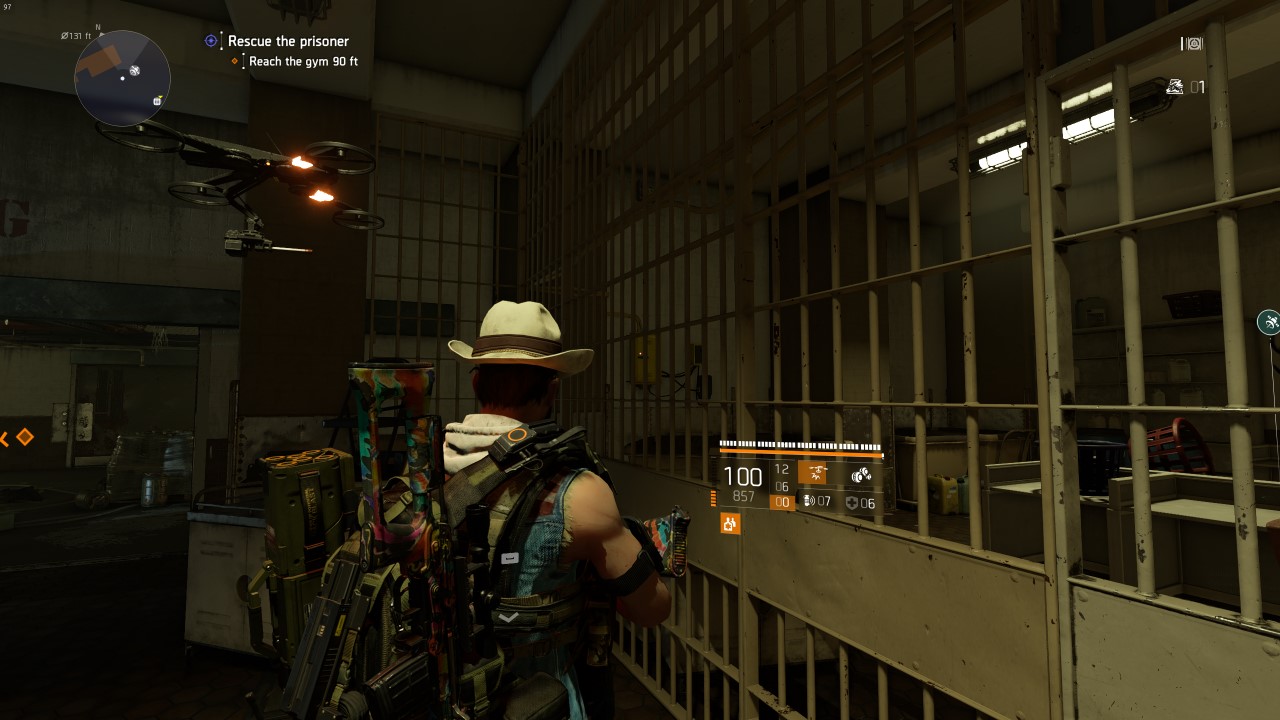The height and width of the screenshot is (720, 1280).
Task: Click the vendor icon on the minimap
Action: pyautogui.click(x=157, y=101)
